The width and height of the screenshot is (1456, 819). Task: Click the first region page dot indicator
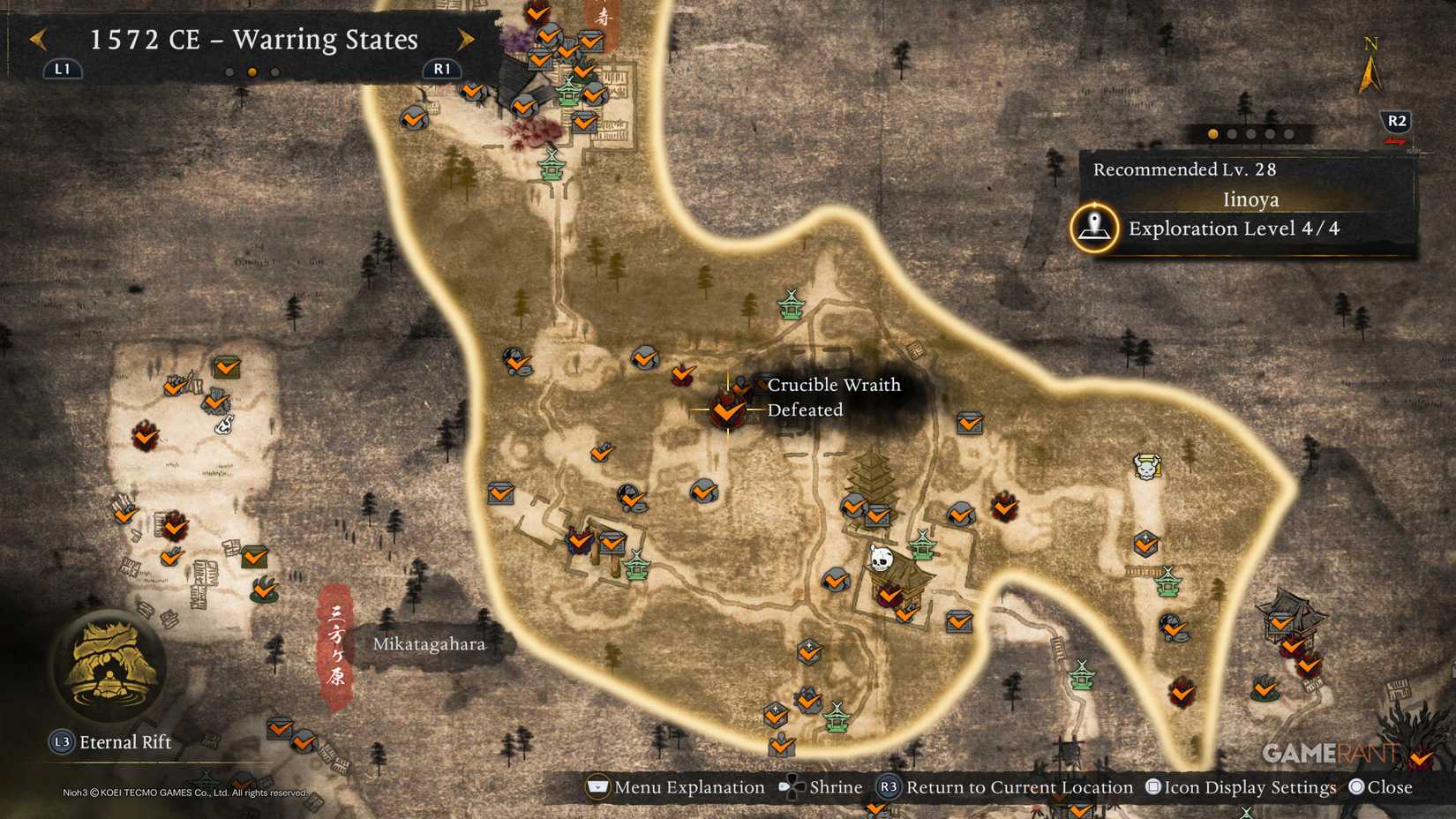[1212, 134]
